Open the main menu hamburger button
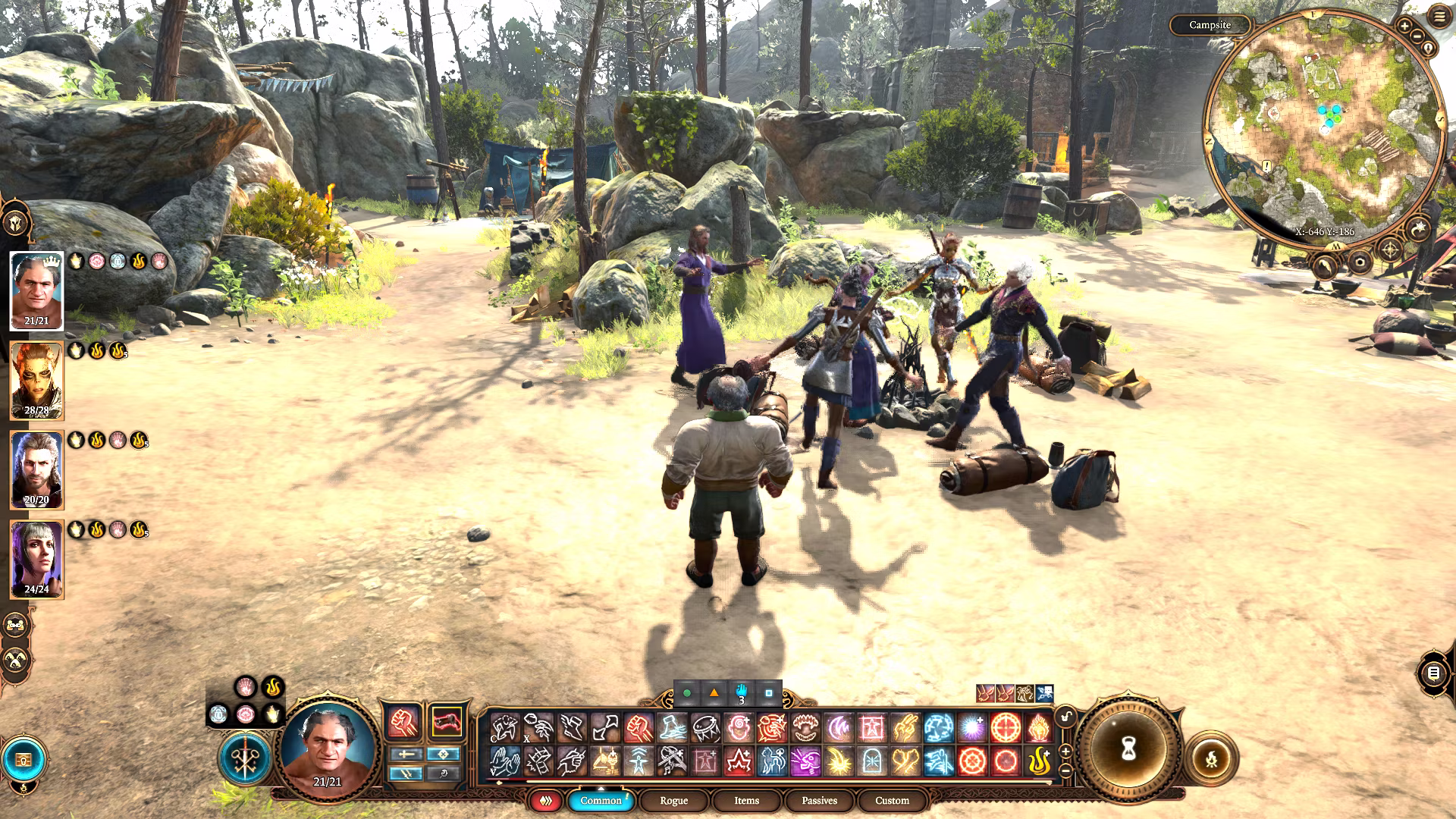Viewport: 1456px width, 819px height. tap(1439, 17)
